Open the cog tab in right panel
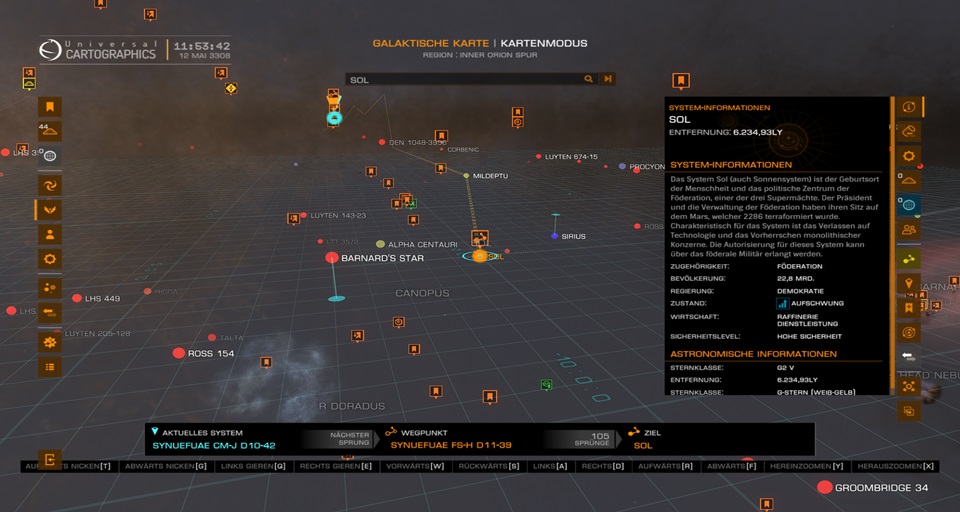 (908, 156)
